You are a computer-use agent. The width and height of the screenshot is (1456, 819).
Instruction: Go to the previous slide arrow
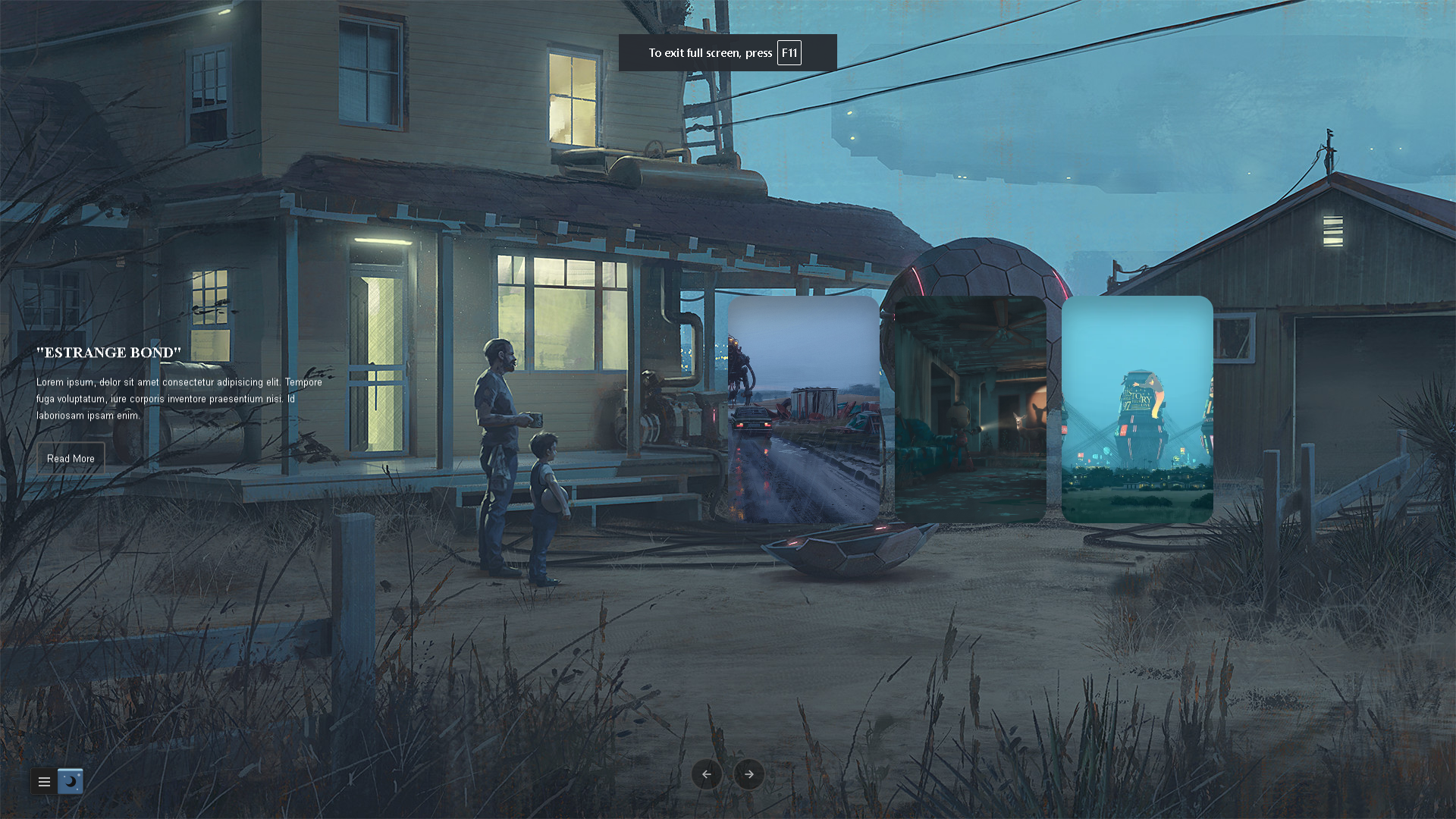706,774
